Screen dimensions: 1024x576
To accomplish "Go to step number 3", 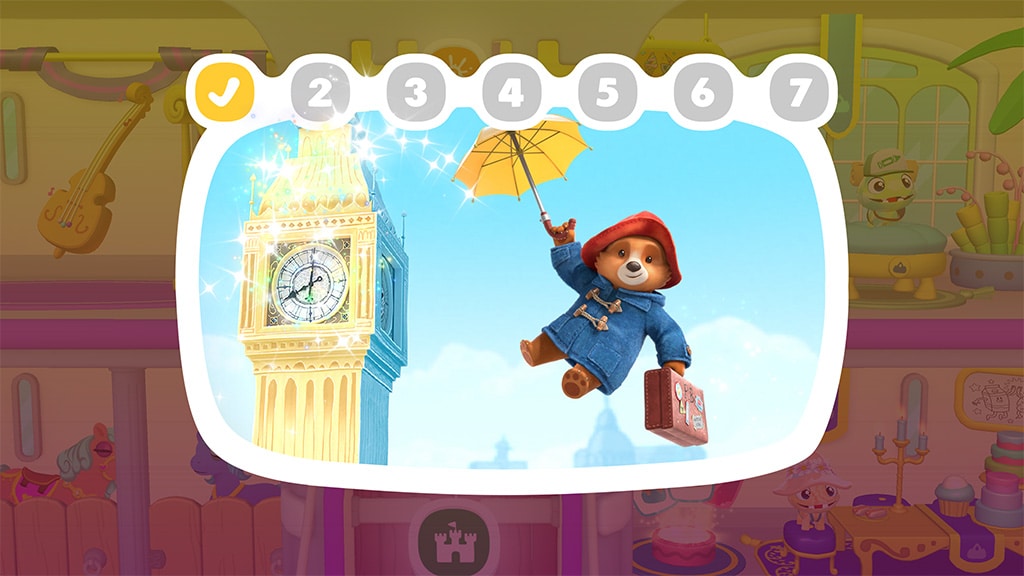I will tap(415, 93).
